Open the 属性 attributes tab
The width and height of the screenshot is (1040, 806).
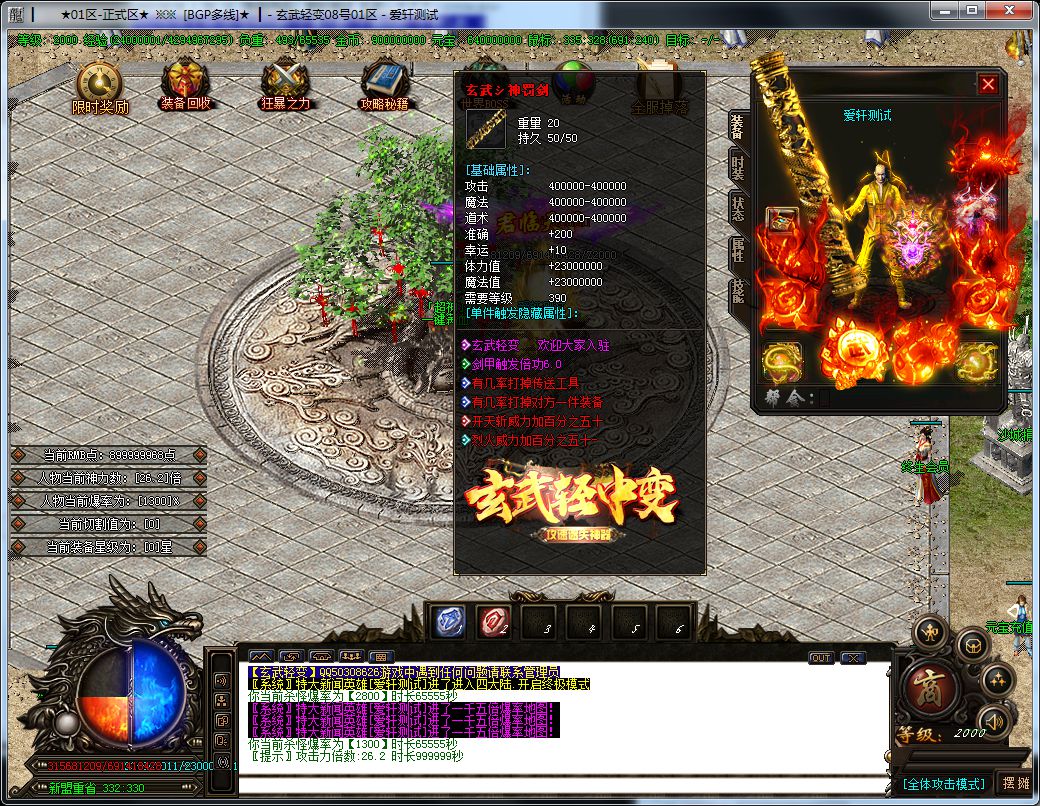[x=738, y=252]
